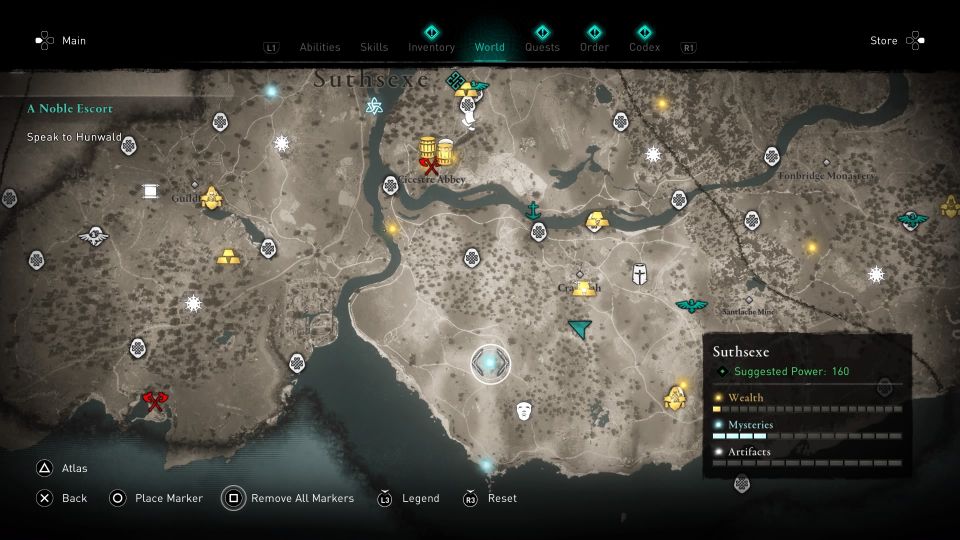
Task: Switch to the Abilities tab
Action: pyautogui.click(x=320, y=47)
